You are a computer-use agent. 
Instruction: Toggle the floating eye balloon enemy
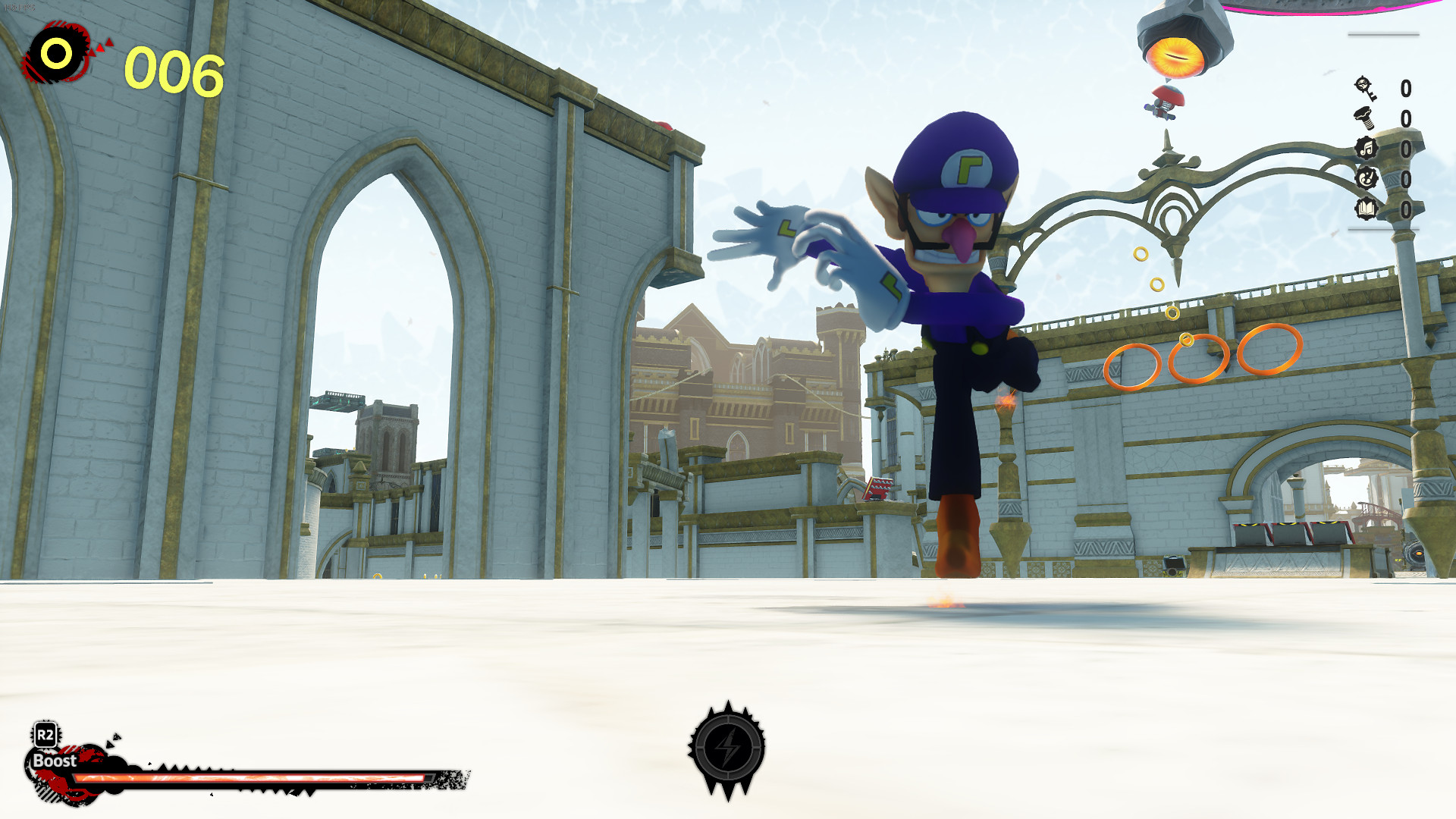coord(1175,55)
